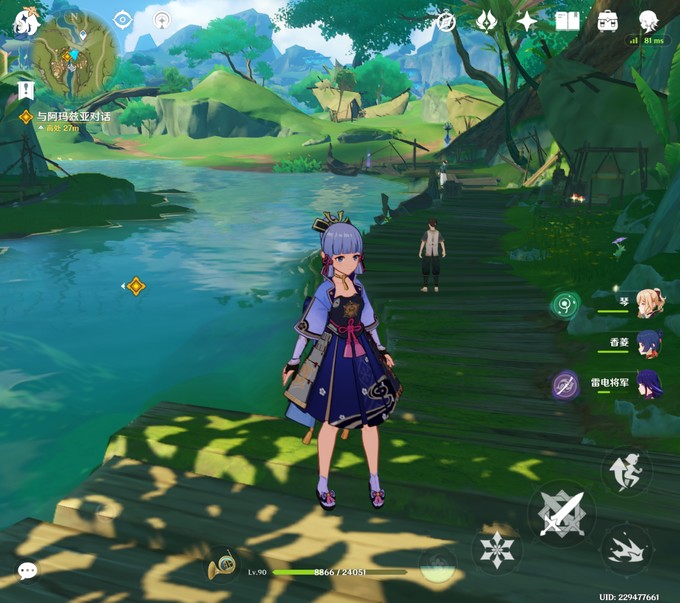Screen dimensions: 680x603
Task: Open the chat speech bubble
Action: pos(27,570)
